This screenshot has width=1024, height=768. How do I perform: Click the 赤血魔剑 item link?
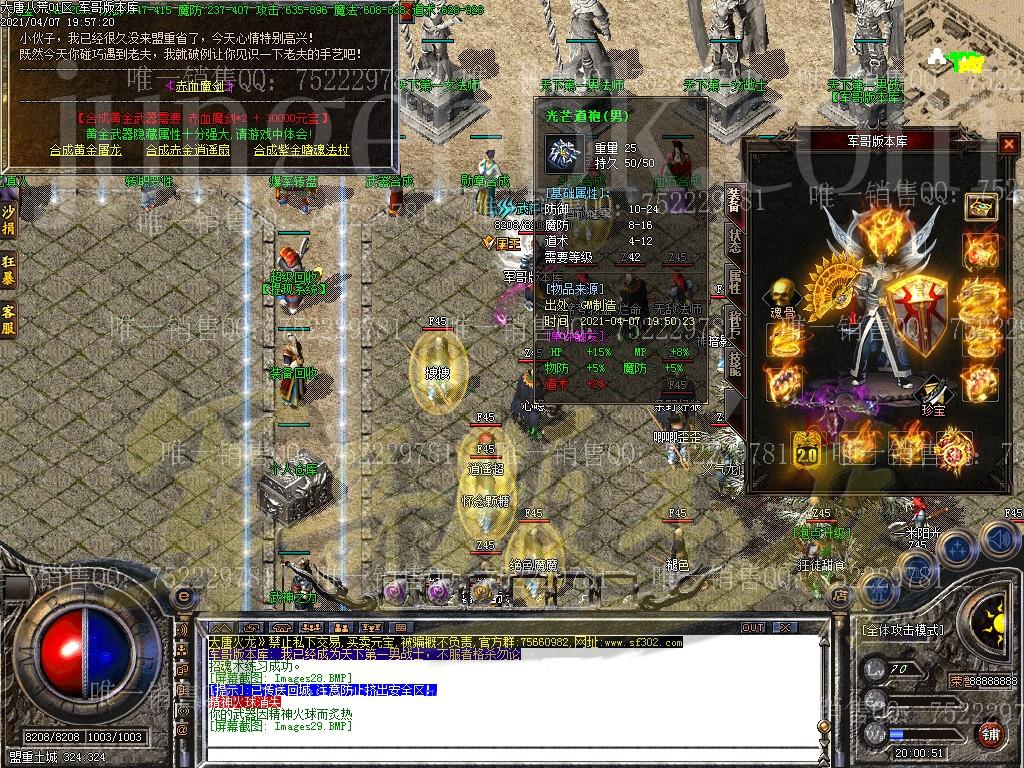[x=200, y=86]
